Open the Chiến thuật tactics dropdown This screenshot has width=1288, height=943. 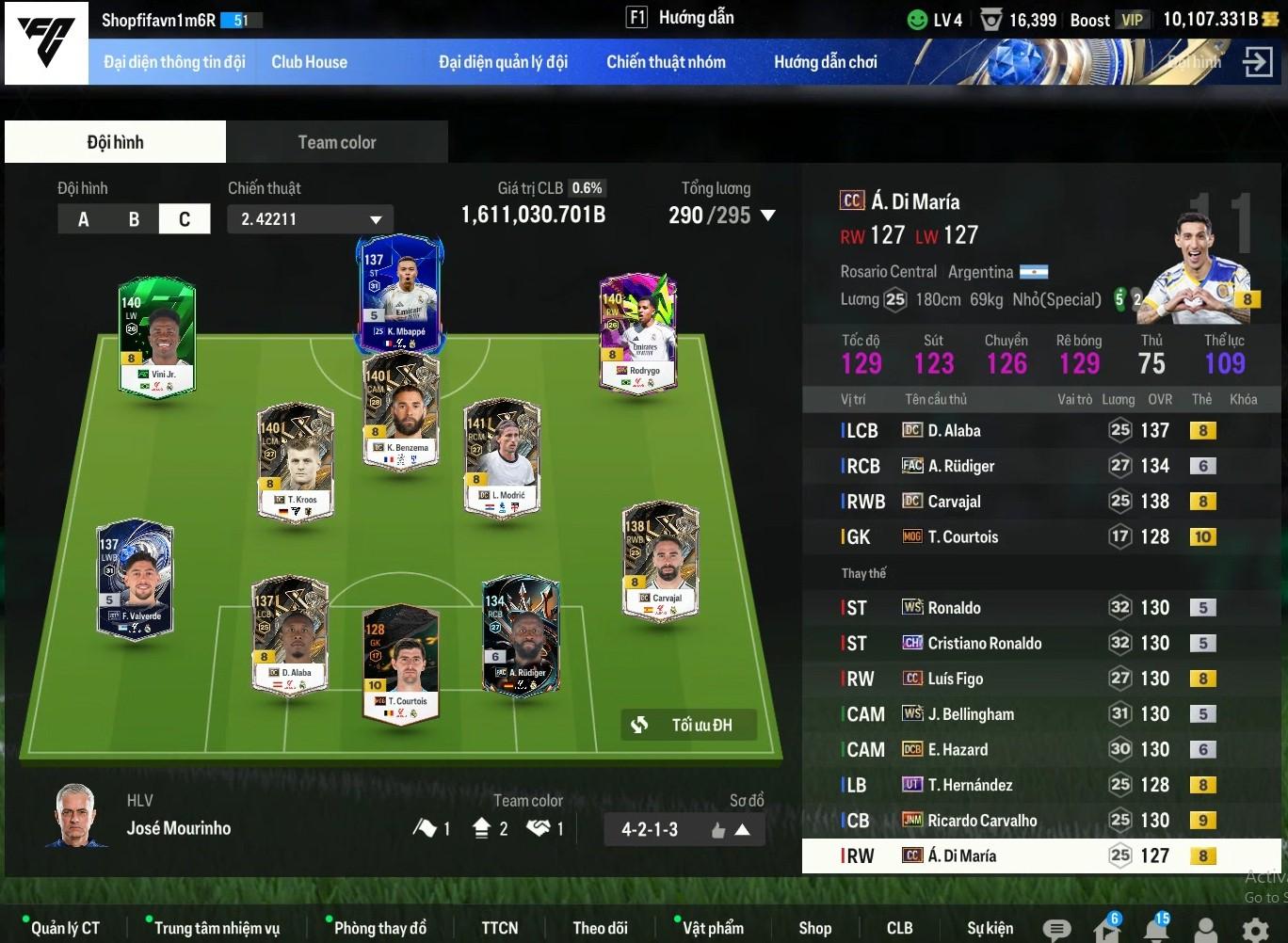311,219
